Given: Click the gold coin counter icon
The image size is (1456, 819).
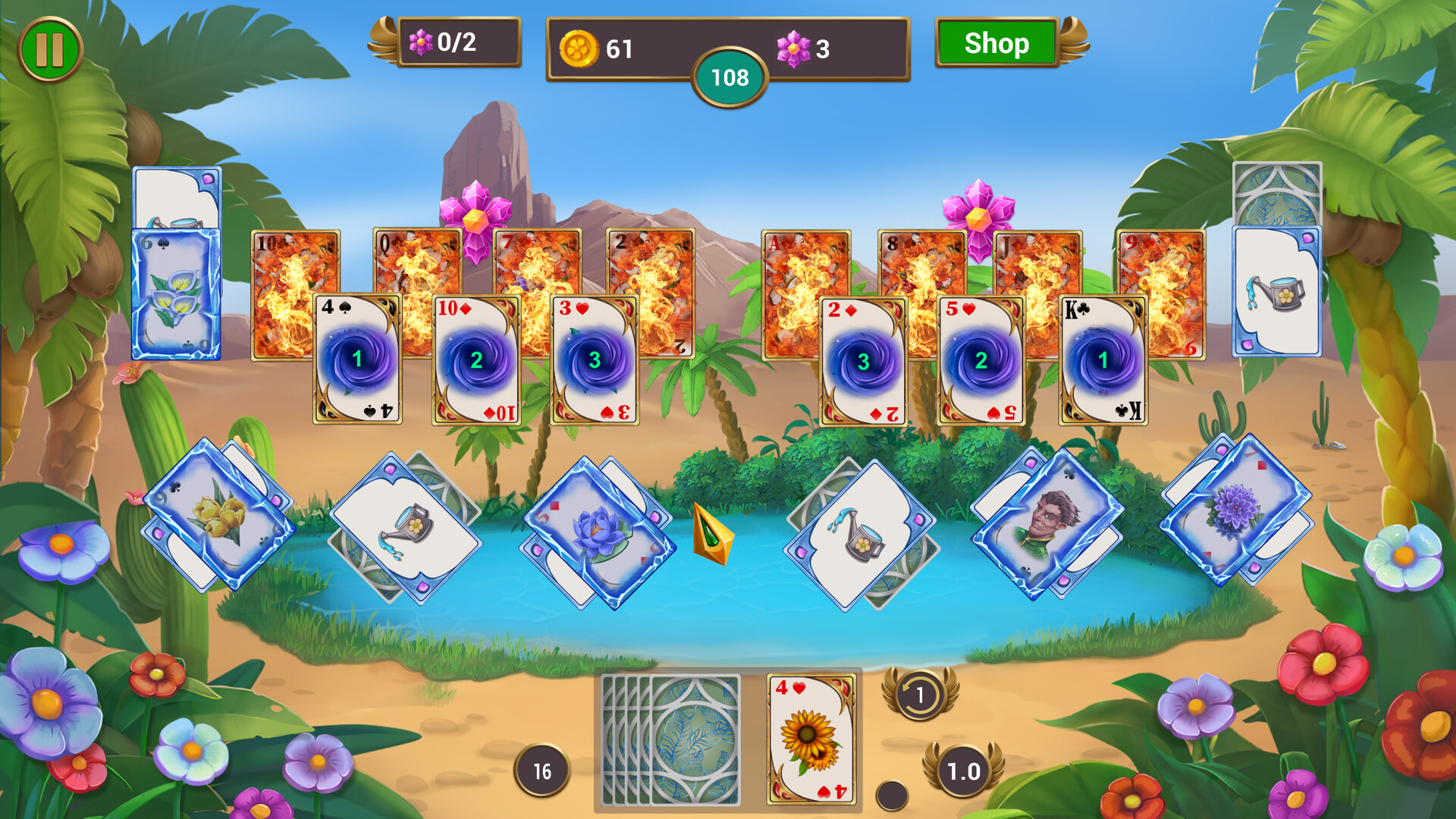Looking at the screenshot, I should [x=581, y=47].
